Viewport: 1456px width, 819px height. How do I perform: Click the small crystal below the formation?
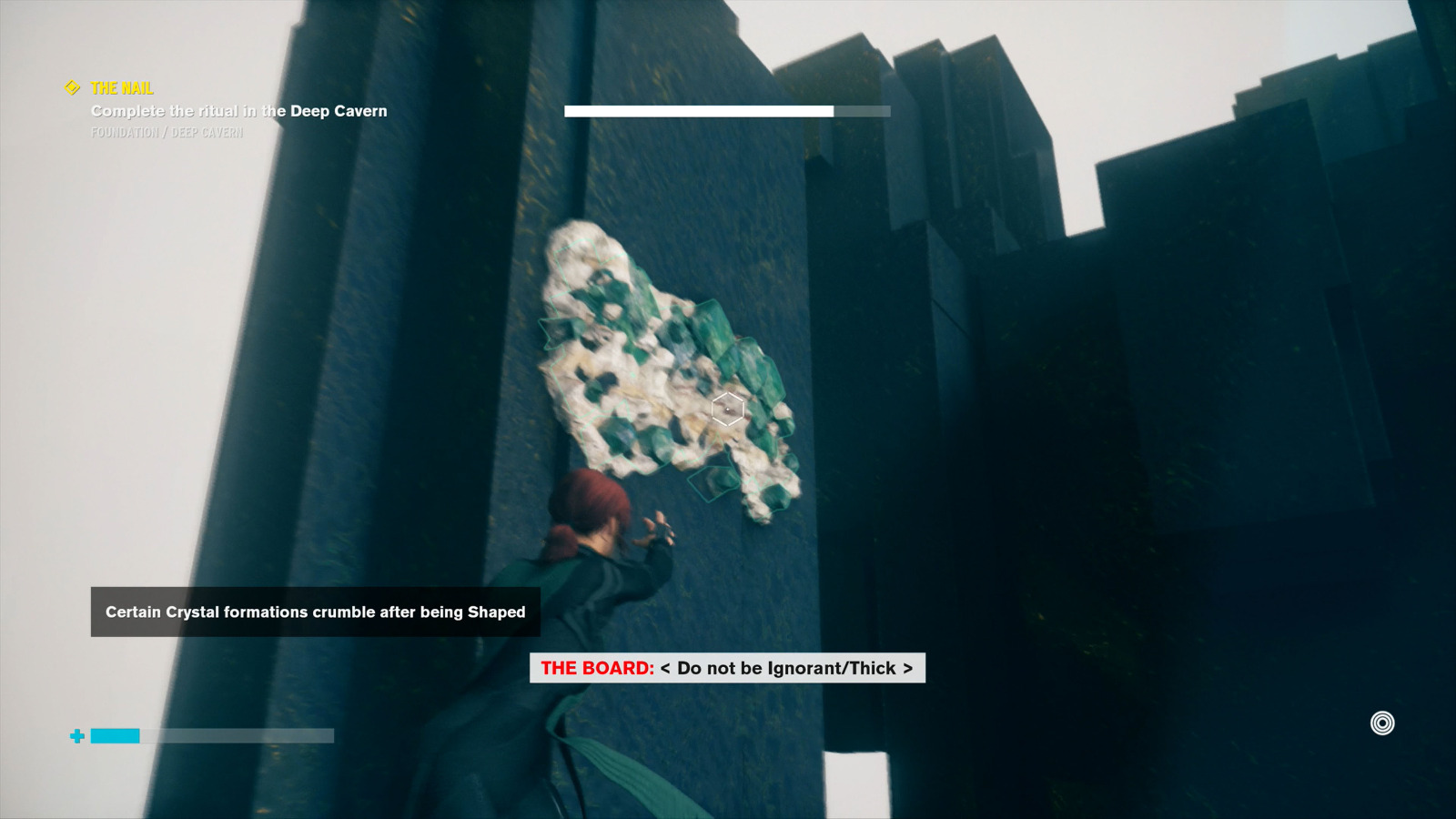click(x=713, y=482)
